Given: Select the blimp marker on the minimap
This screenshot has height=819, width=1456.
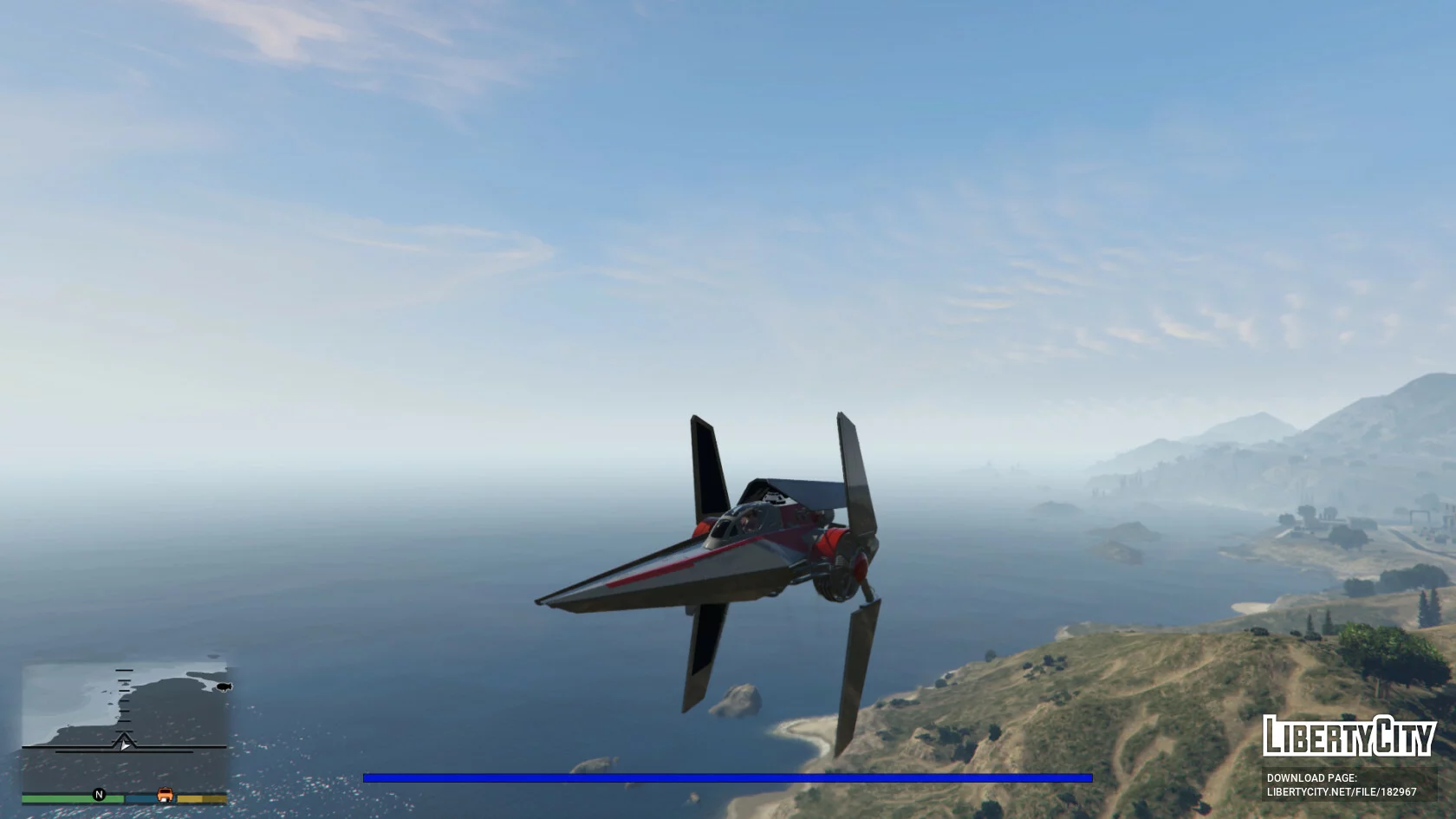Looking at the screenshot, I should coord(224,687).
